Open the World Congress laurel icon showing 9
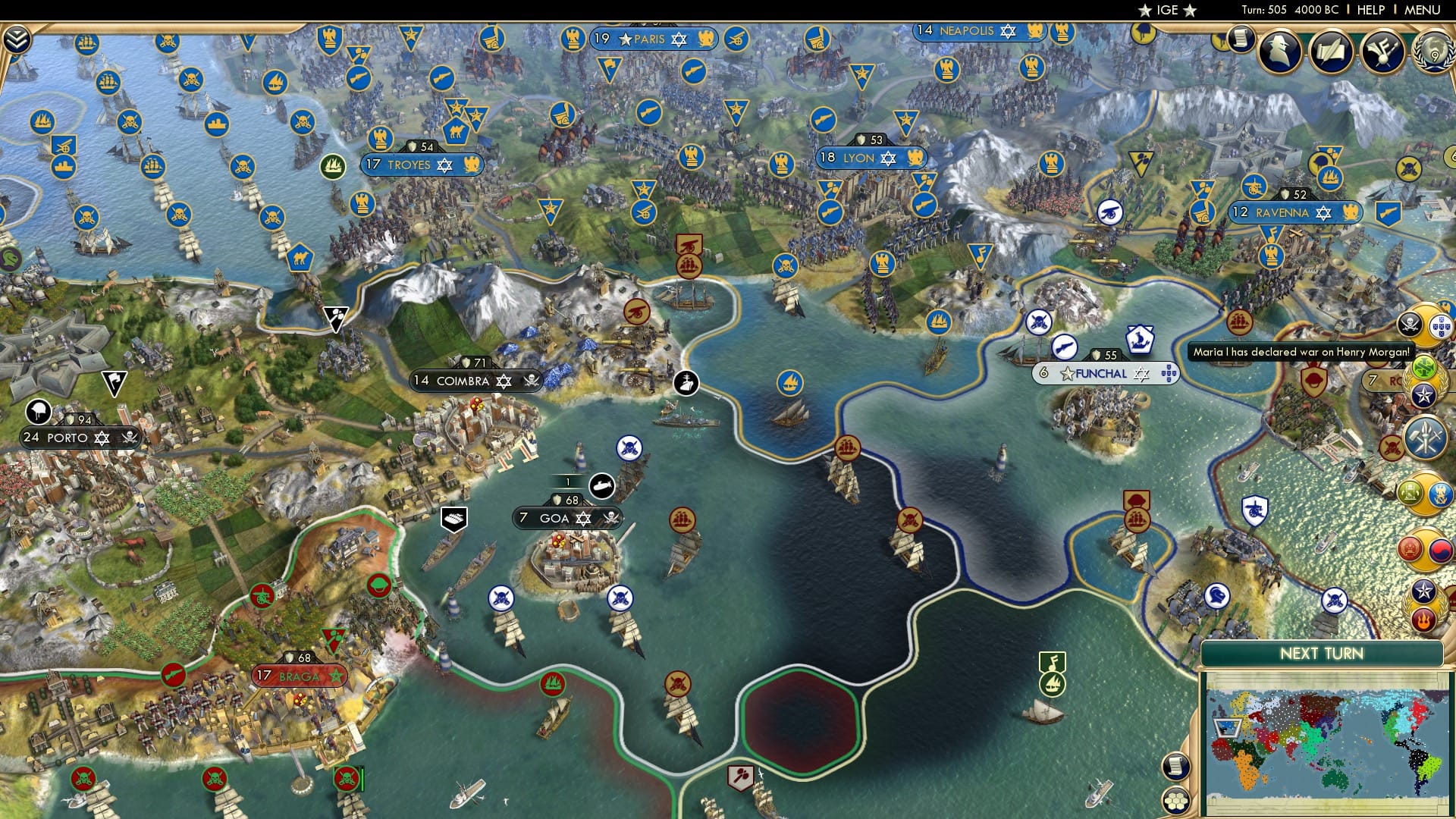Image resolution: width=1456 pixels, height=819 pixels. 1436,52
